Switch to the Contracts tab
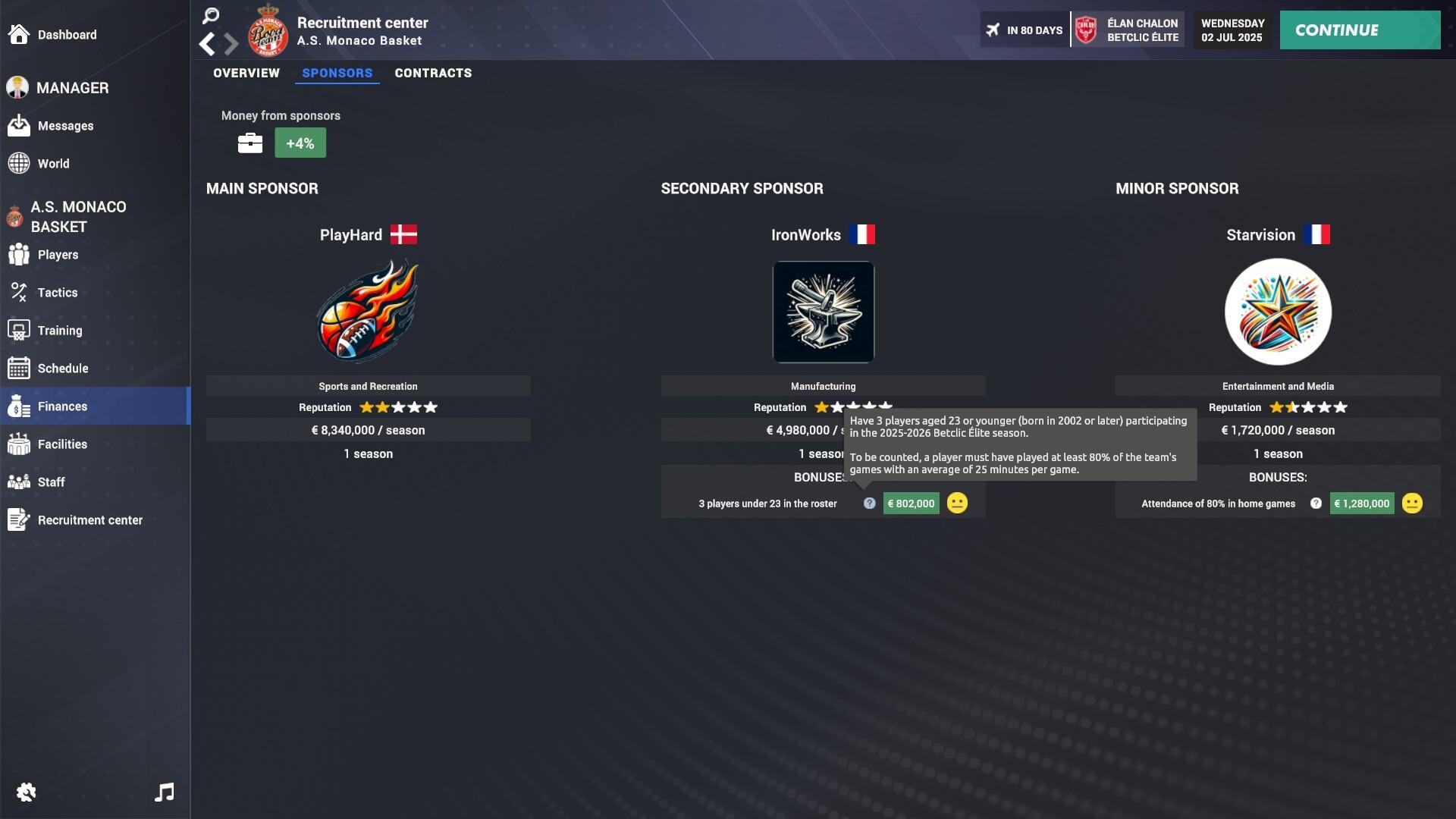This screenshot has height=819, width=1456. tap(432, 73)
